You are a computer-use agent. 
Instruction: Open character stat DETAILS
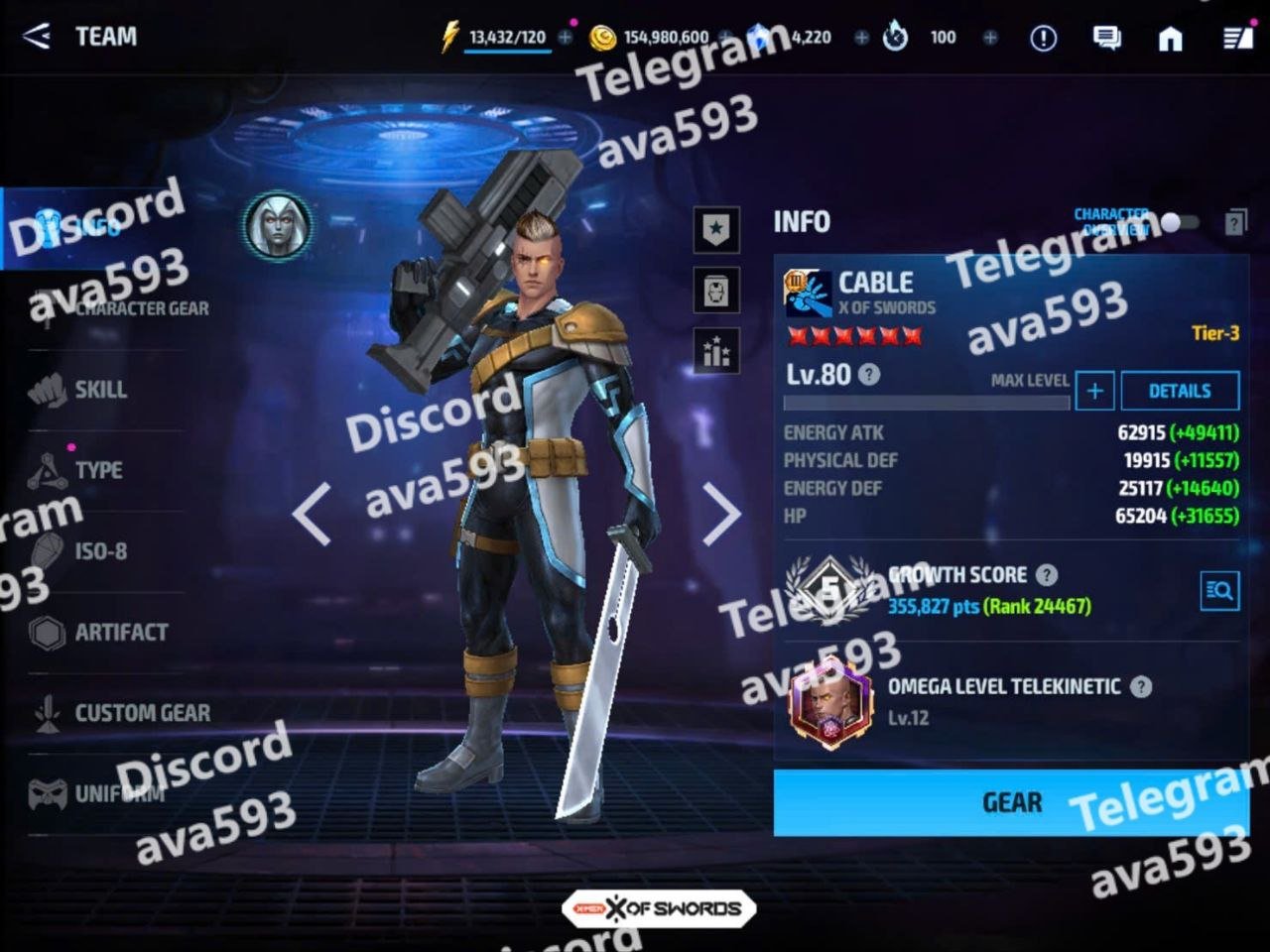[x=1180, y=391]
